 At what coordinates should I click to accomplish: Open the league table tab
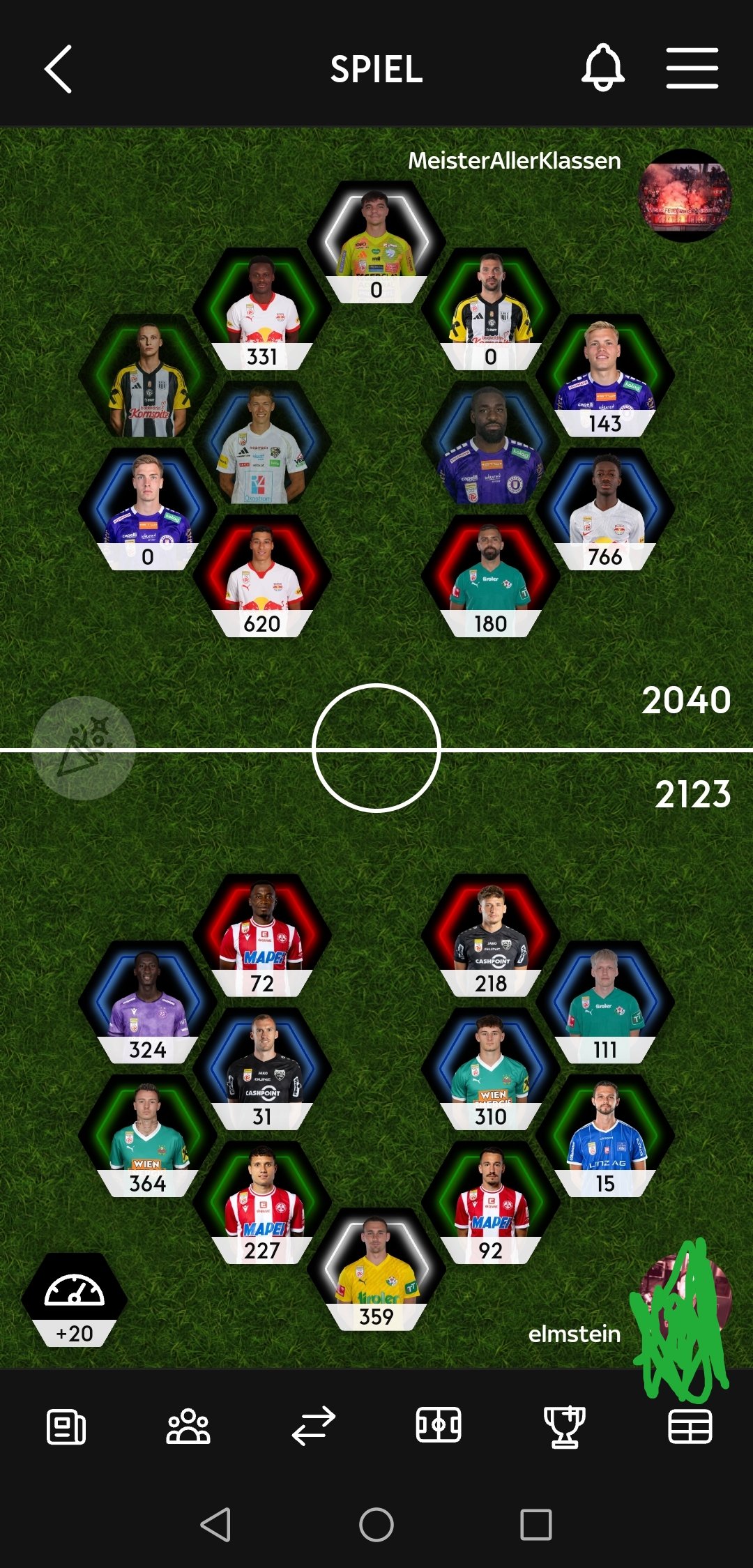point(690,1426)
